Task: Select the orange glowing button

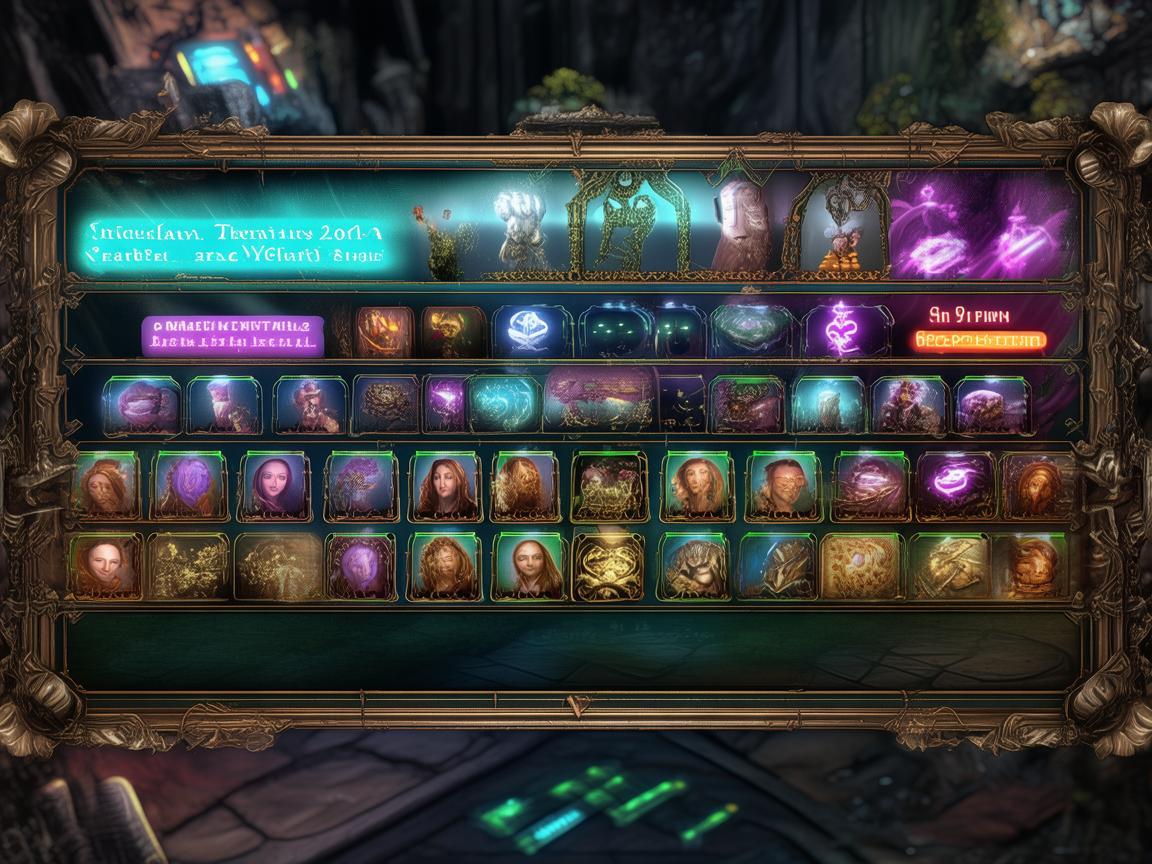Action: [979, 340]
